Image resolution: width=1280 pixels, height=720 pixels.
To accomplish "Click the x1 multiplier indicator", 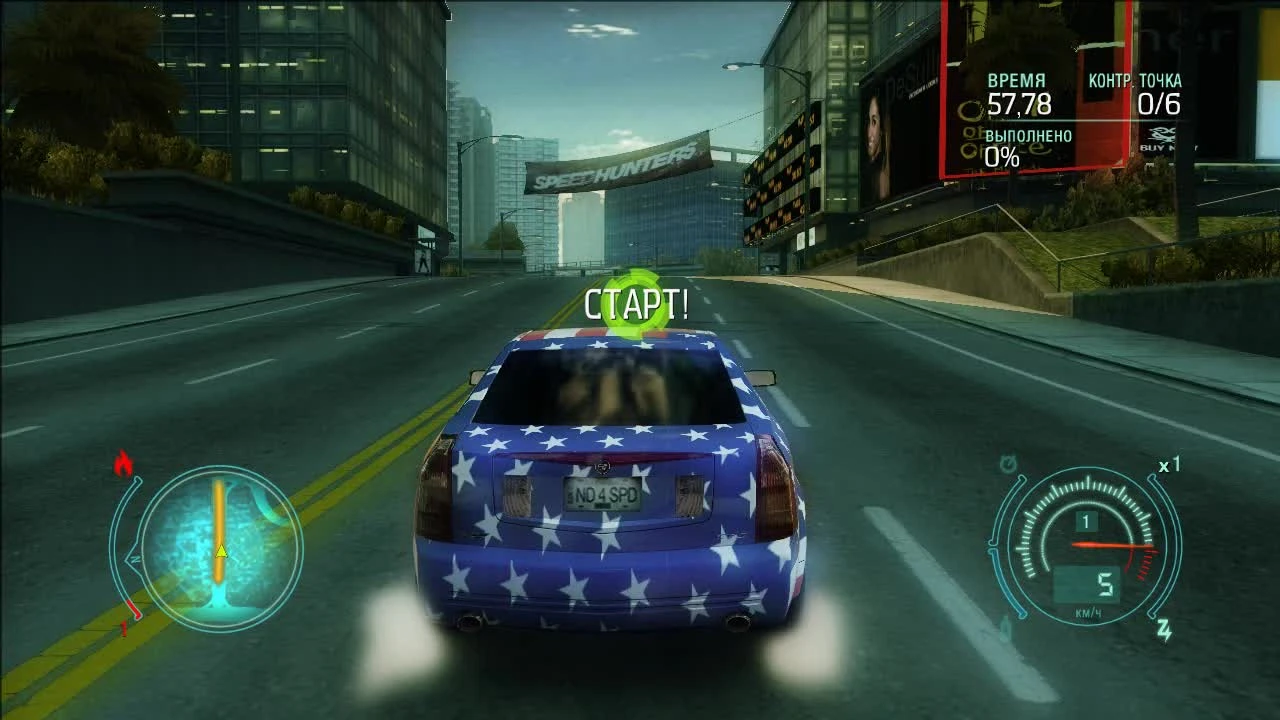I will tap(1168, 465).
